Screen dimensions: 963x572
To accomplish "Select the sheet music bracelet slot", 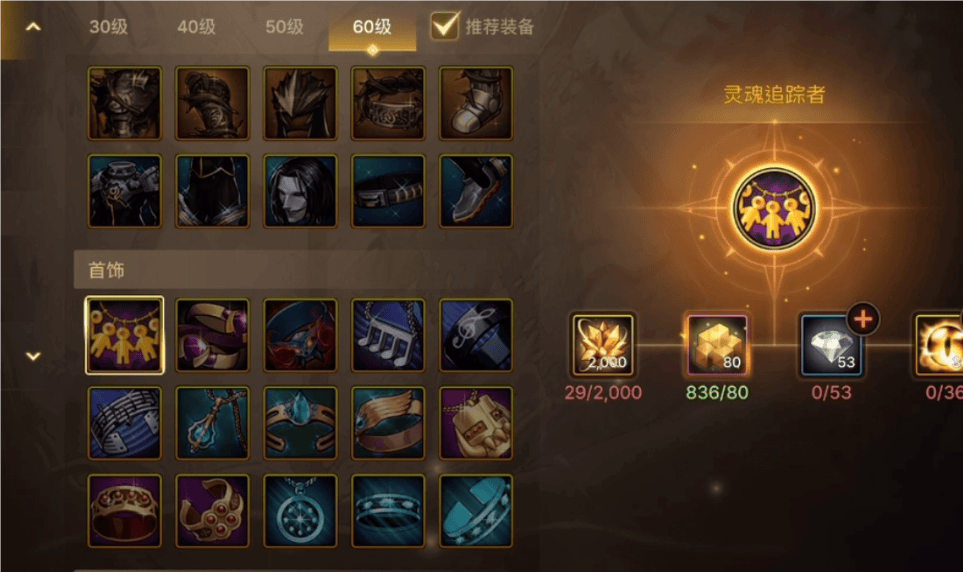I will click(125, 423).
